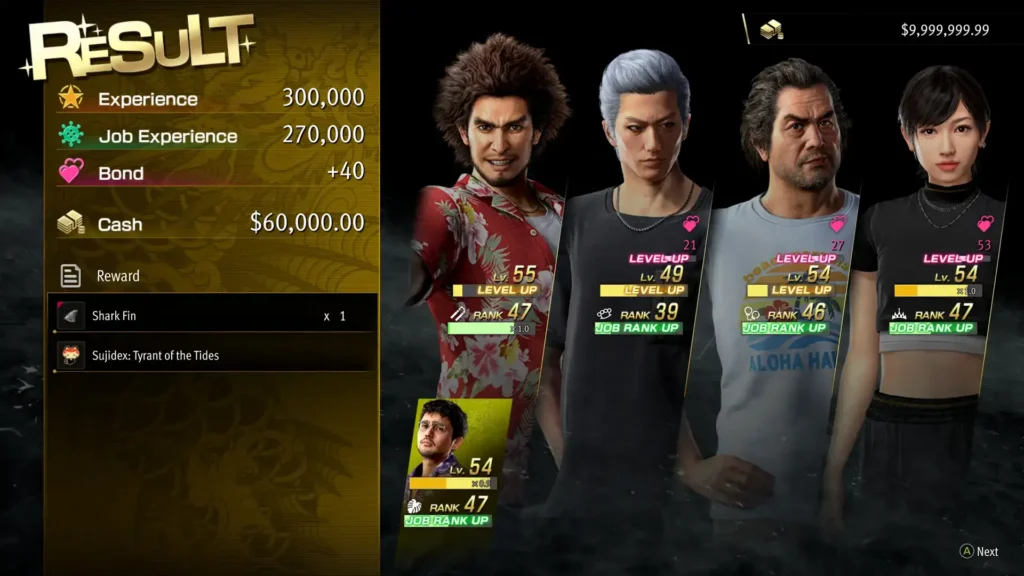Viewport: 1024px width, 576px height.
Task: Select the Sujidex: Tyrant of the Tides reward
Action: point(214,355)
